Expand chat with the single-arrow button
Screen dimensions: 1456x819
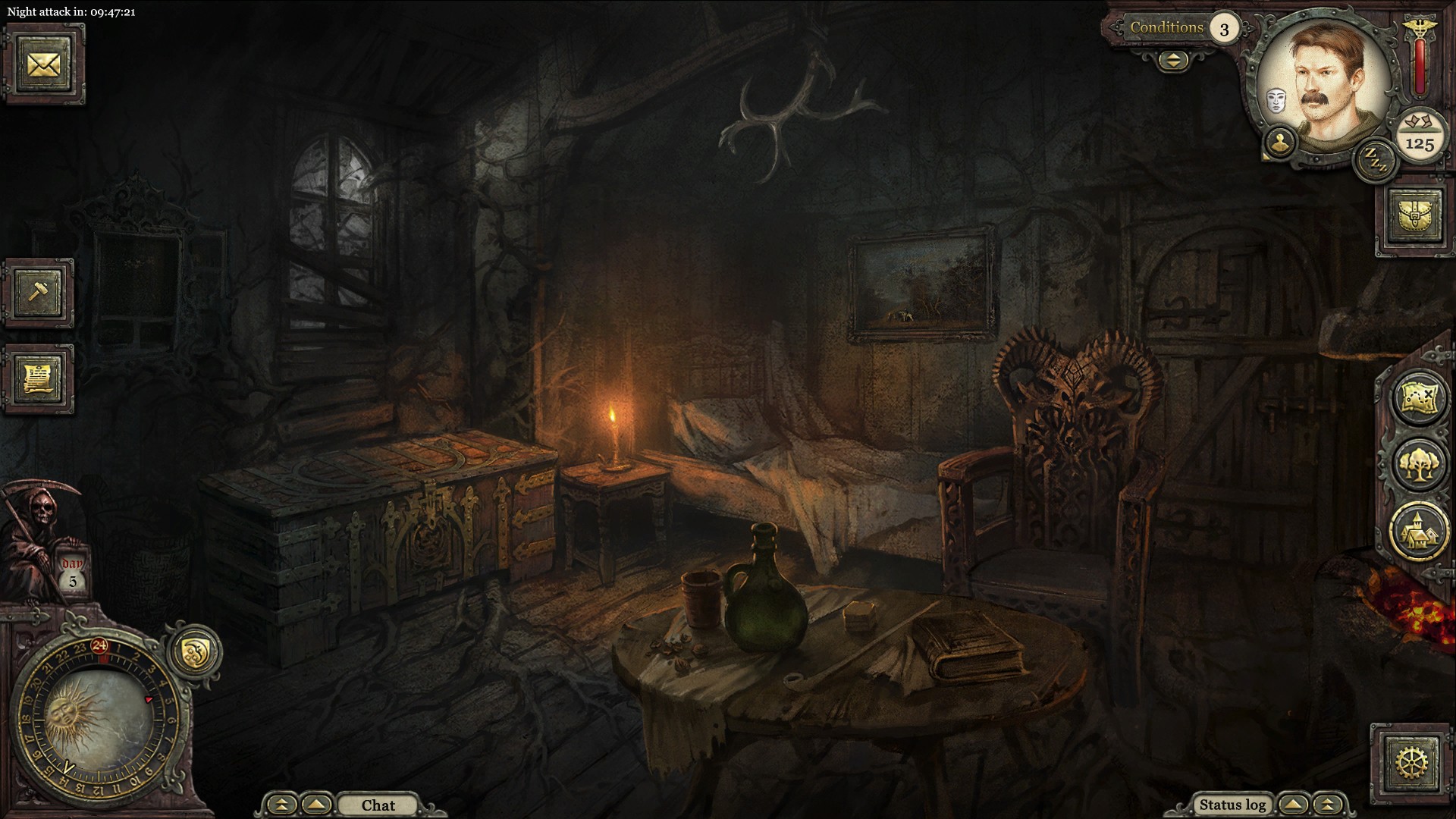pyautogui.click(x=317, y=805)
